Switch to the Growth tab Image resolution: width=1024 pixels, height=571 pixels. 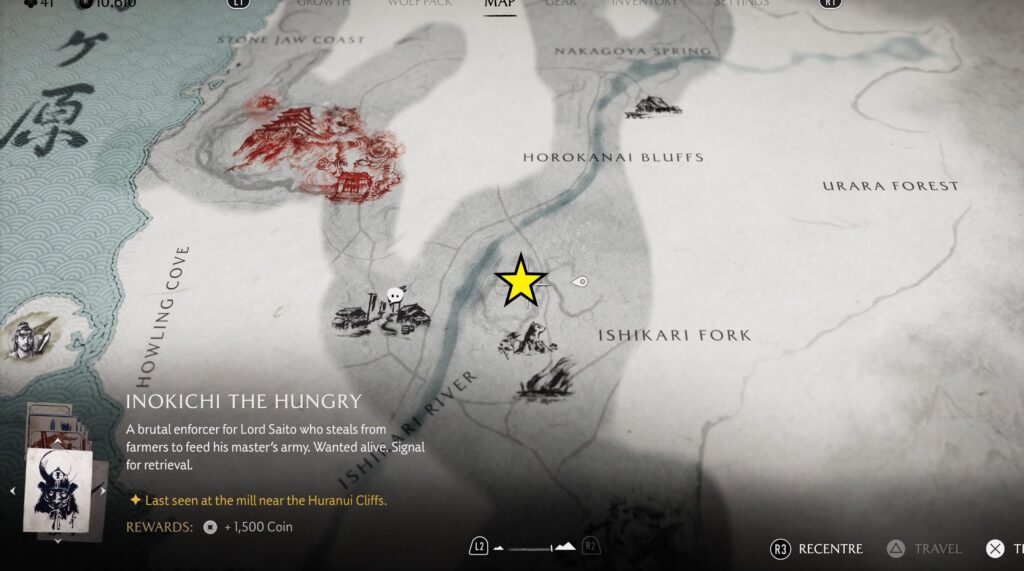[323, 4]
